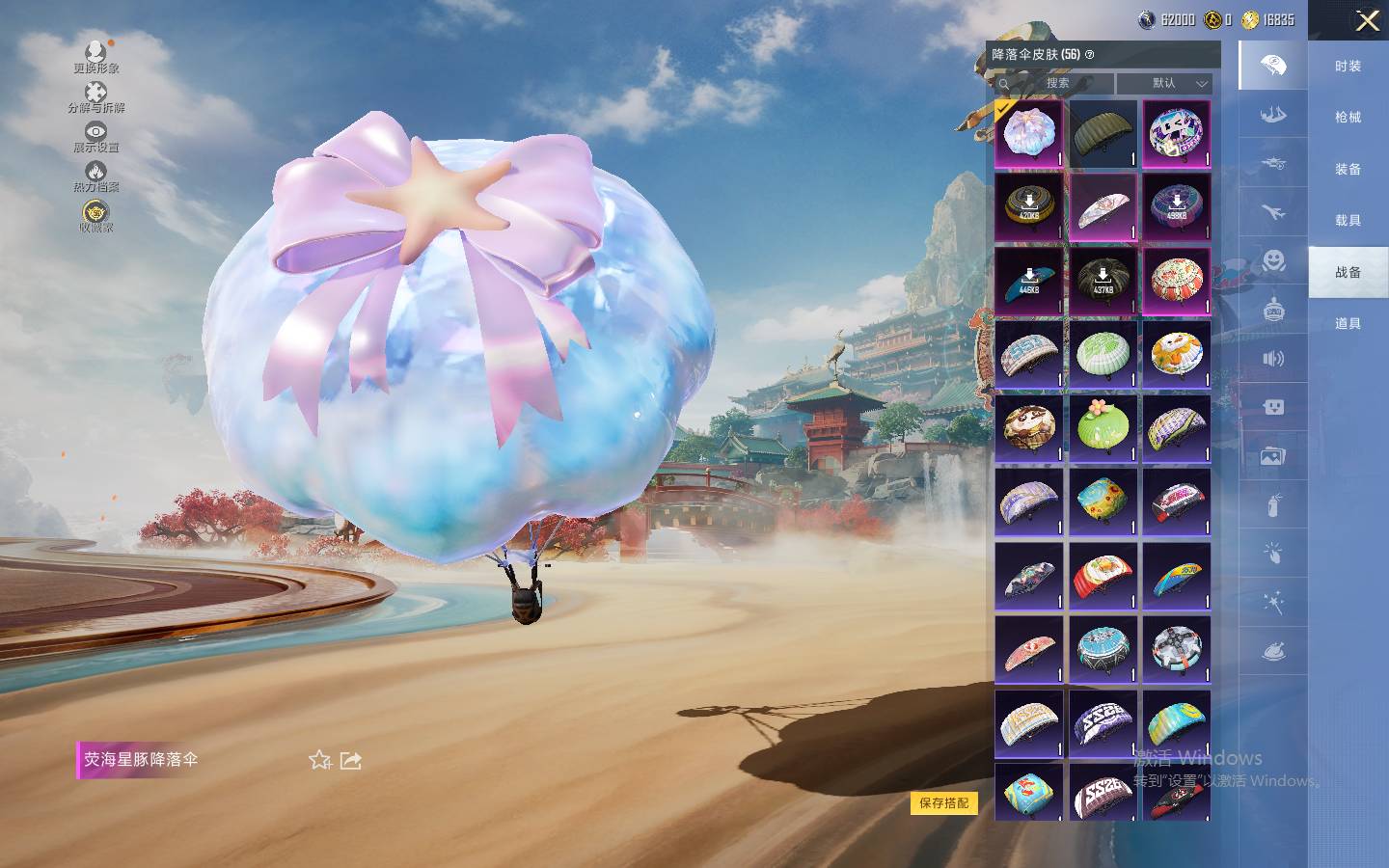Switch to the 时装 tab
1389x868 pixels.
(1348, 66)
